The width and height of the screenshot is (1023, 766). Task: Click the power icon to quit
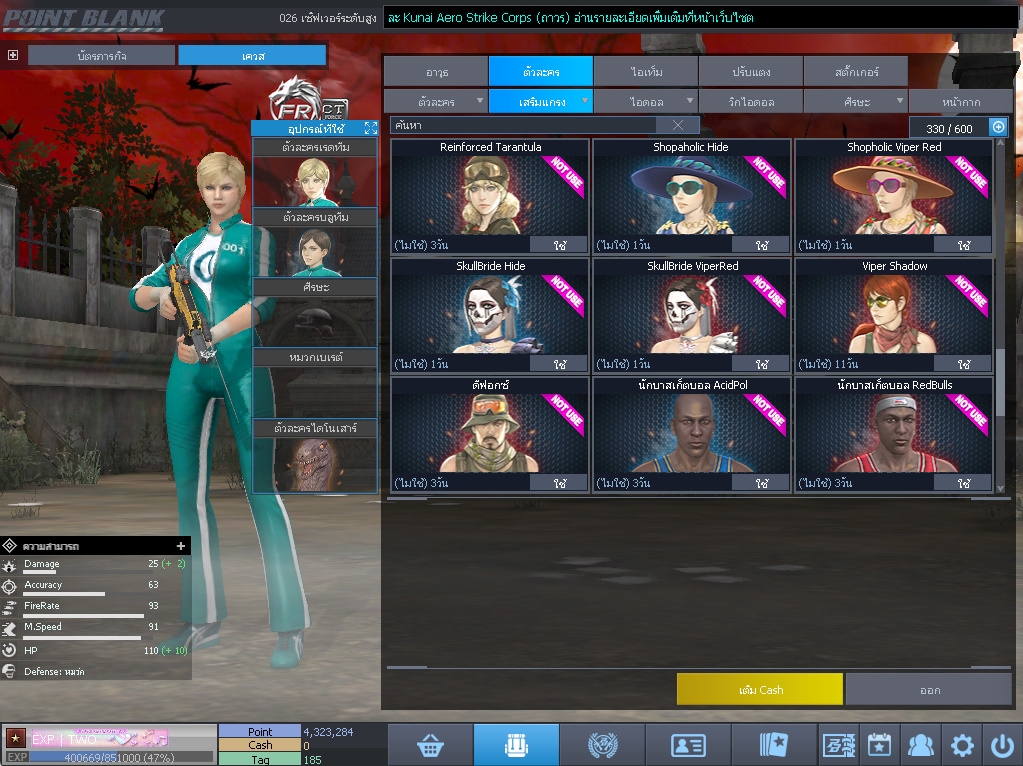(1002, 745)
